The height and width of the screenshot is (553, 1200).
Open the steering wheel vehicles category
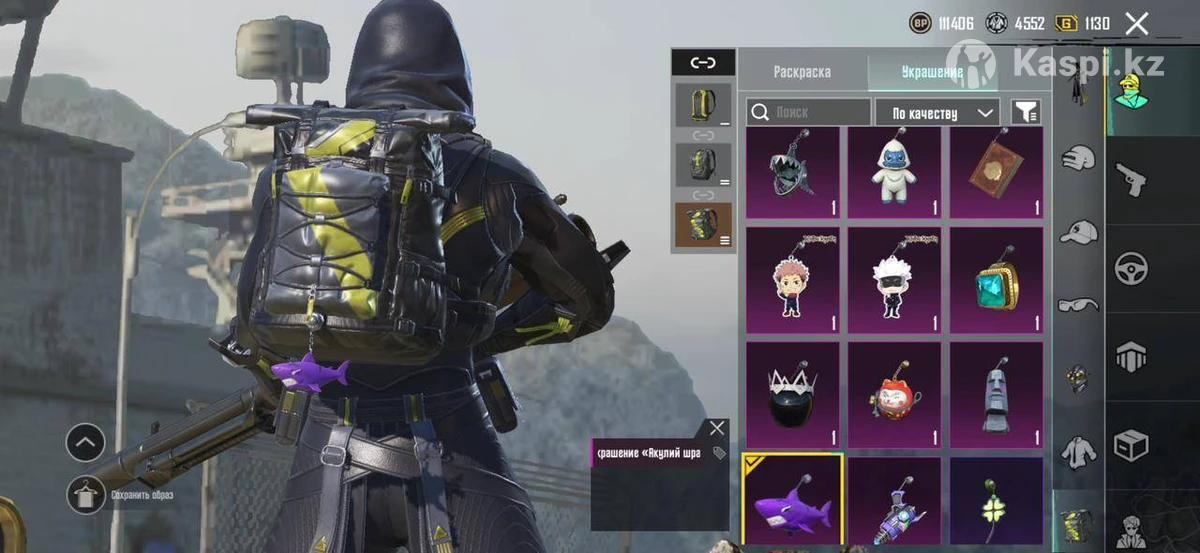click(x=1131, y=267)
